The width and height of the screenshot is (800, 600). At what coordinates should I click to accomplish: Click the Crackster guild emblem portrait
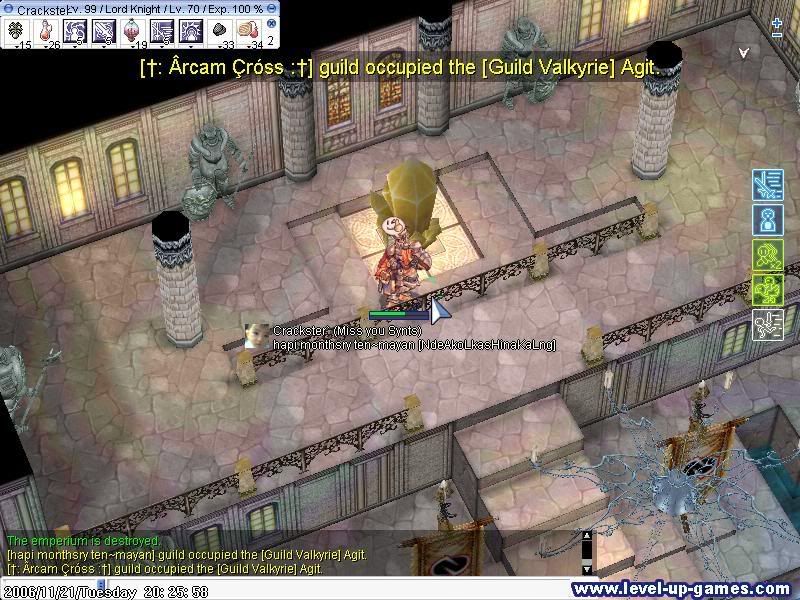coord(257,336)
